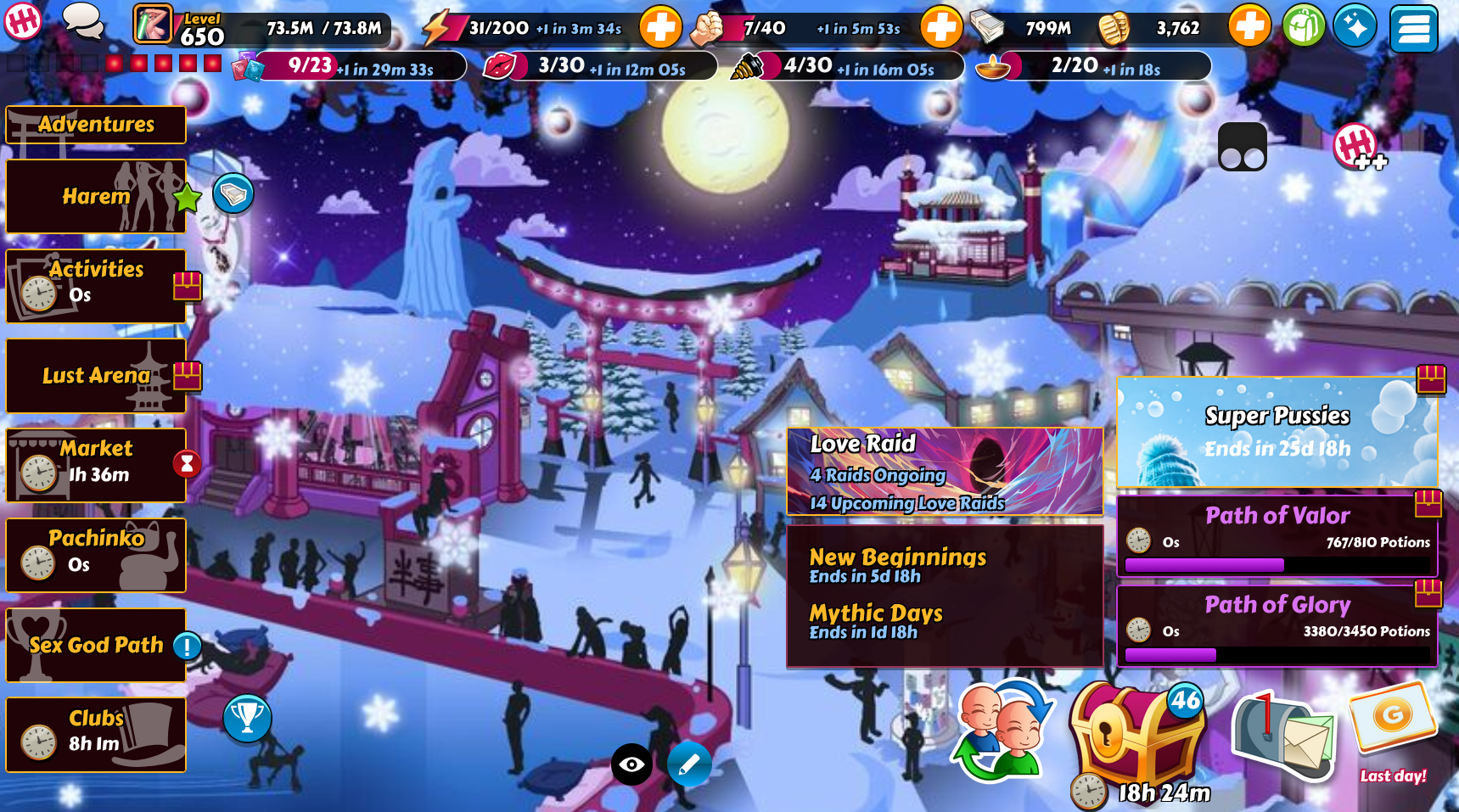
Task: Click the treasure chest with 46 badge
Action: (x=1136, y=736)
